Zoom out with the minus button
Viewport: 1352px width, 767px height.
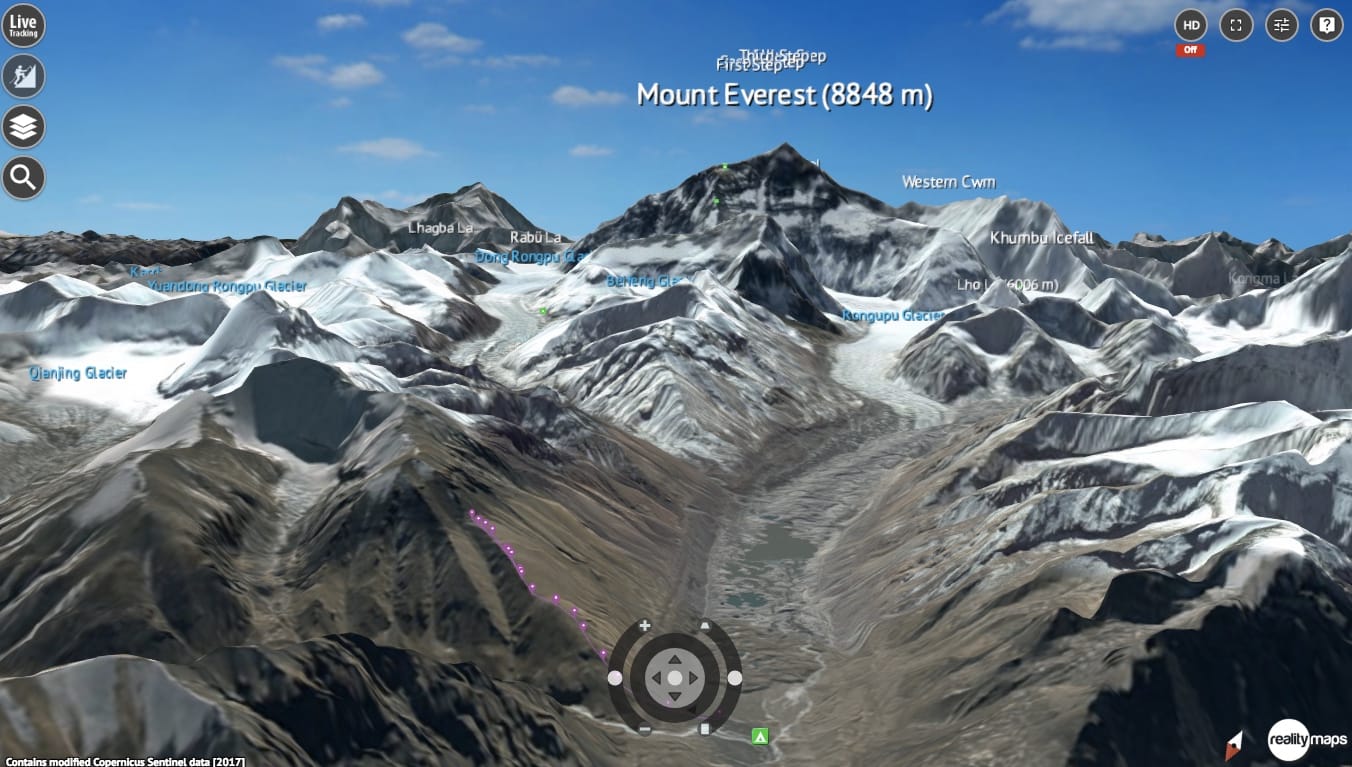tap(644, 727)
